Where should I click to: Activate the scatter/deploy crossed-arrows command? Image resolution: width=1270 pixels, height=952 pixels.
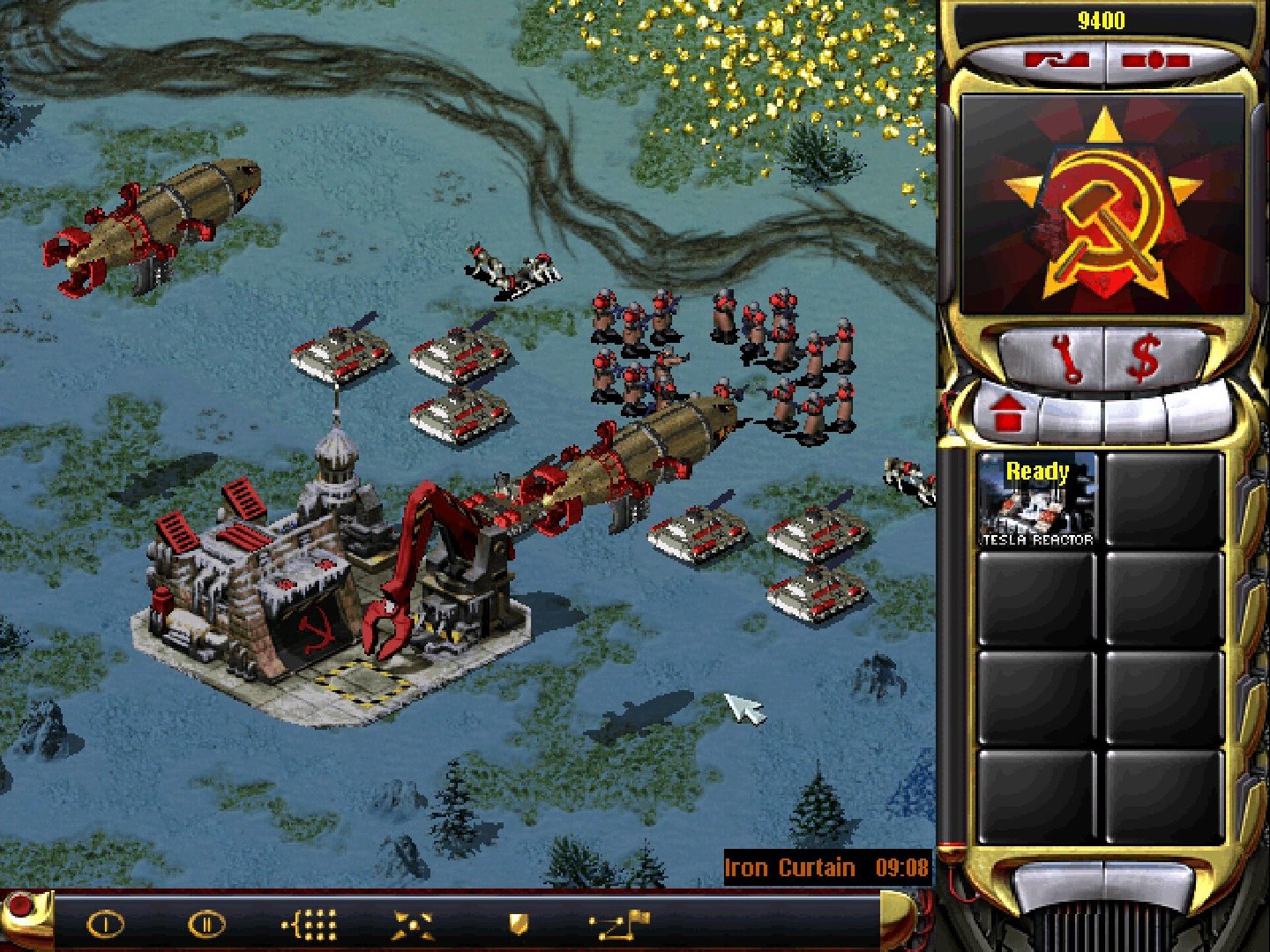[x=413, y=925]
